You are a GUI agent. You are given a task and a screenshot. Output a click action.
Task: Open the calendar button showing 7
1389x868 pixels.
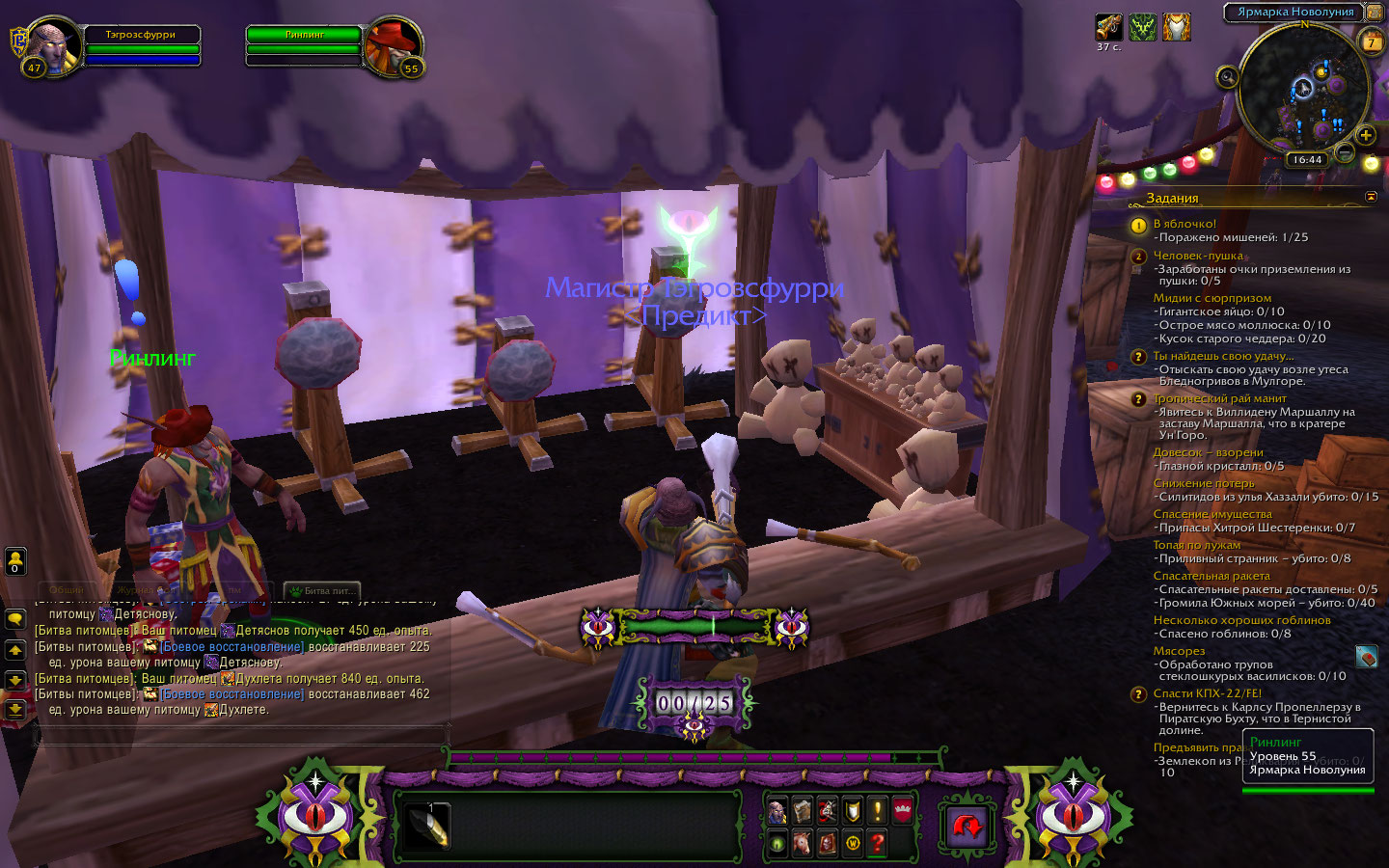pos(1371,41)
